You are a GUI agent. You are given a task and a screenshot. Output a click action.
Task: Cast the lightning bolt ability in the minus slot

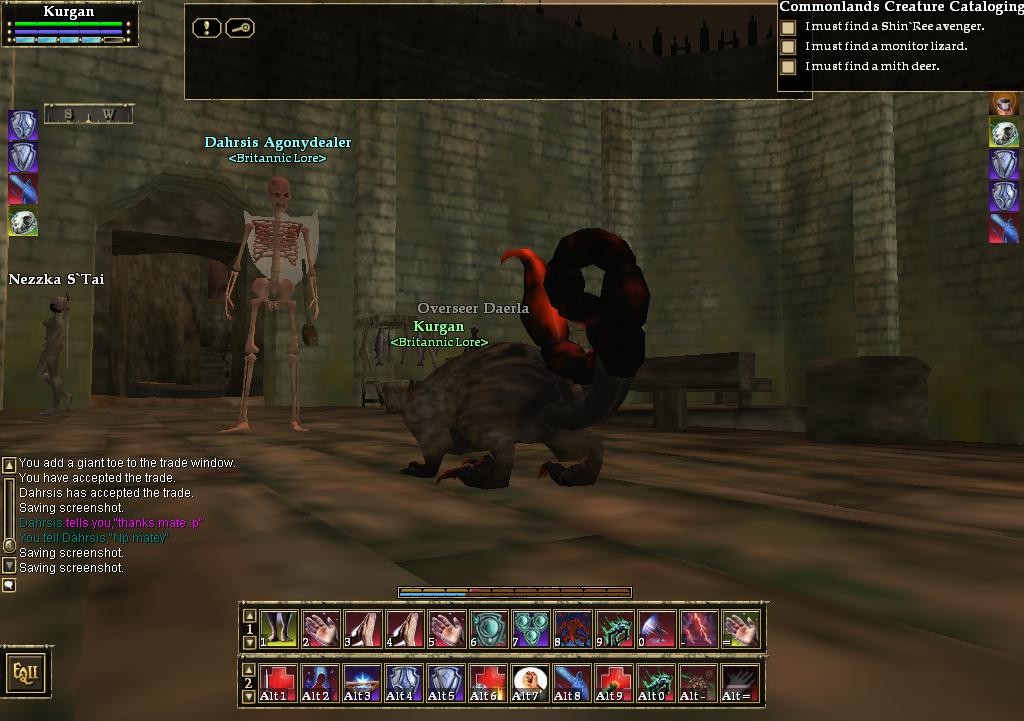tap(699, 629)
